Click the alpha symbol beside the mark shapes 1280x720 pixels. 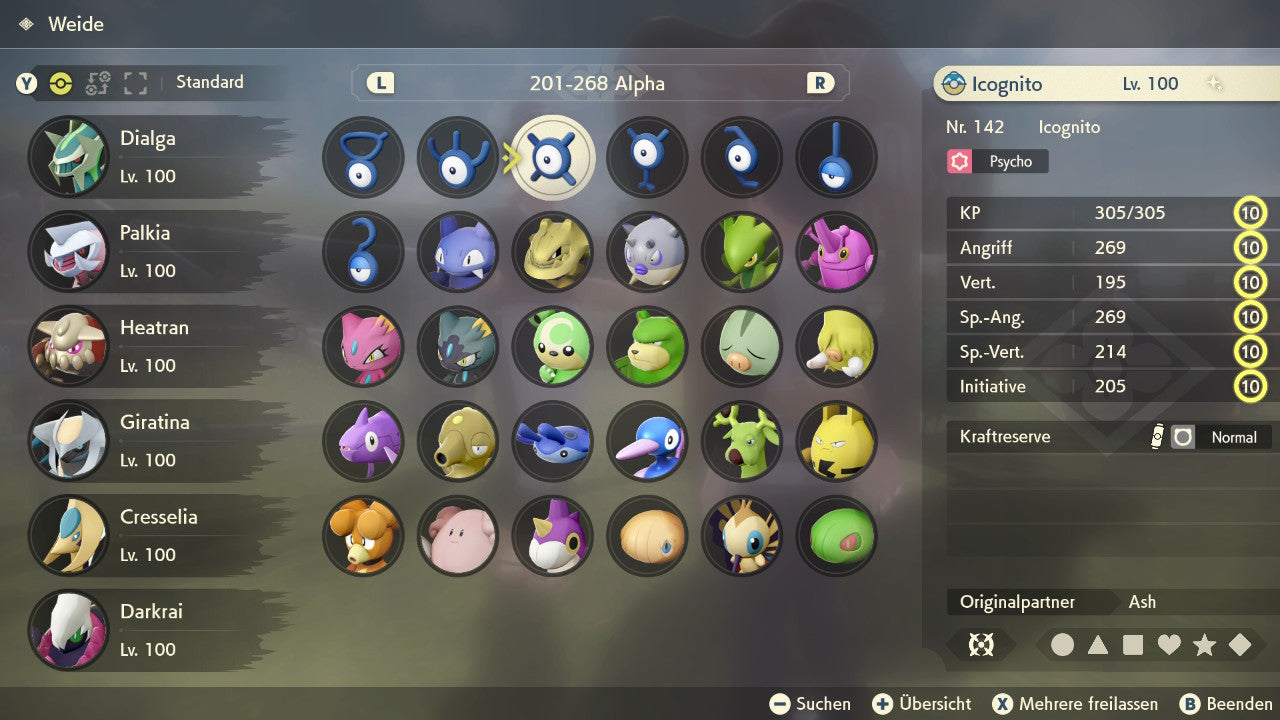pyautogui.click(x=981, y=645)
